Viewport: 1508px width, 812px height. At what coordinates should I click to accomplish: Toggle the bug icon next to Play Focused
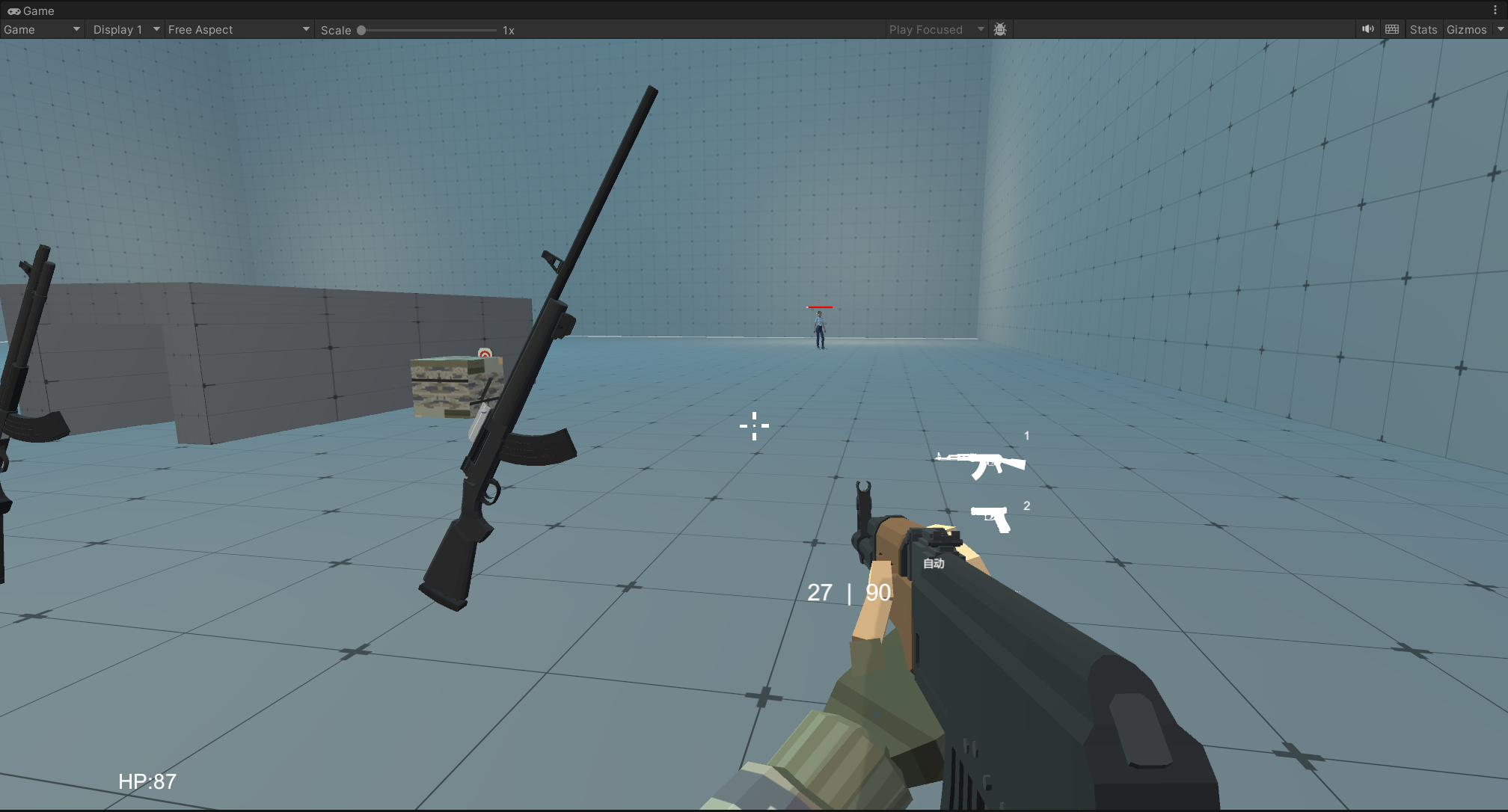1000,30
